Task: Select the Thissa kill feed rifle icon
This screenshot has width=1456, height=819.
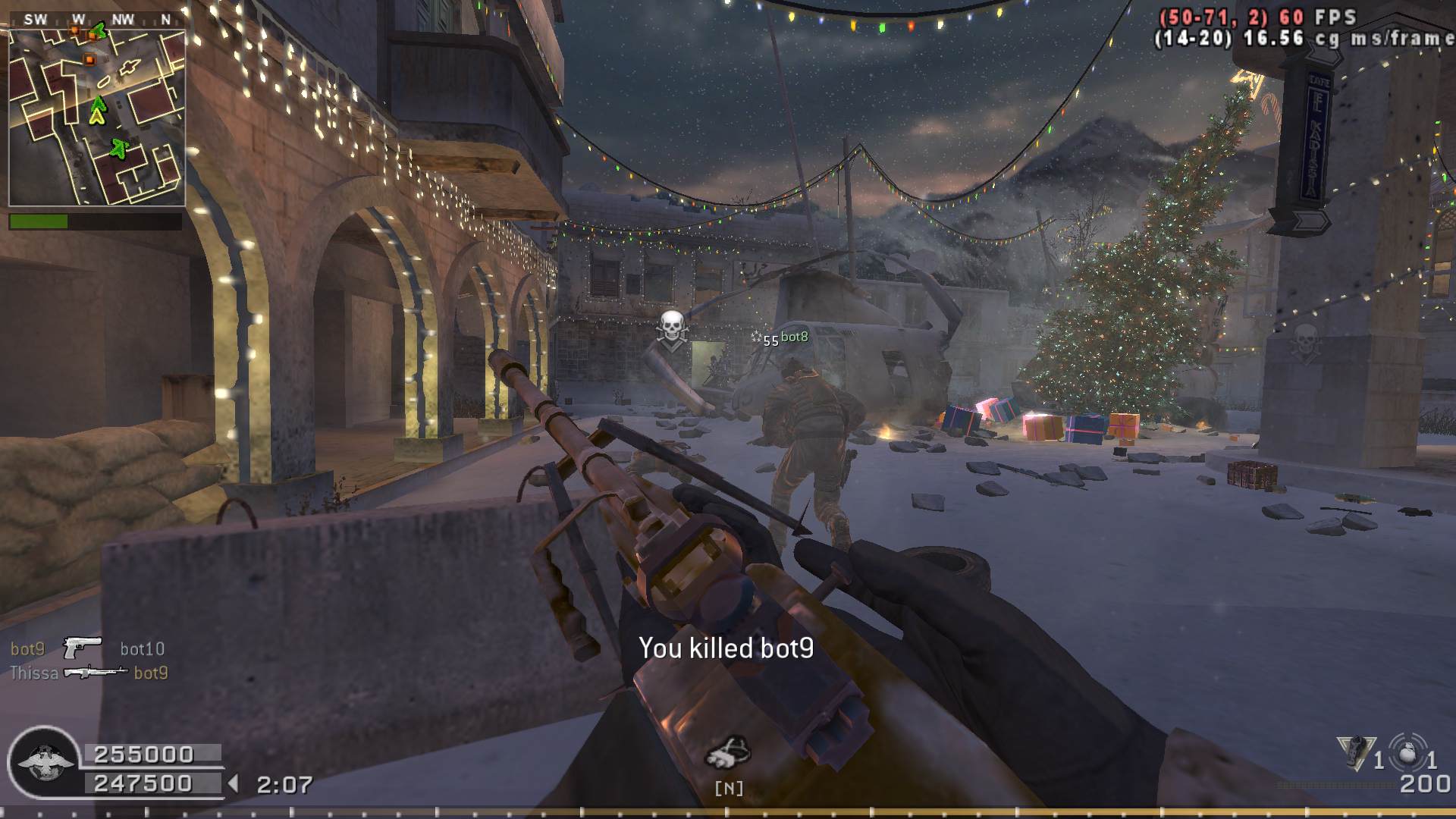Action: [95, 672]
